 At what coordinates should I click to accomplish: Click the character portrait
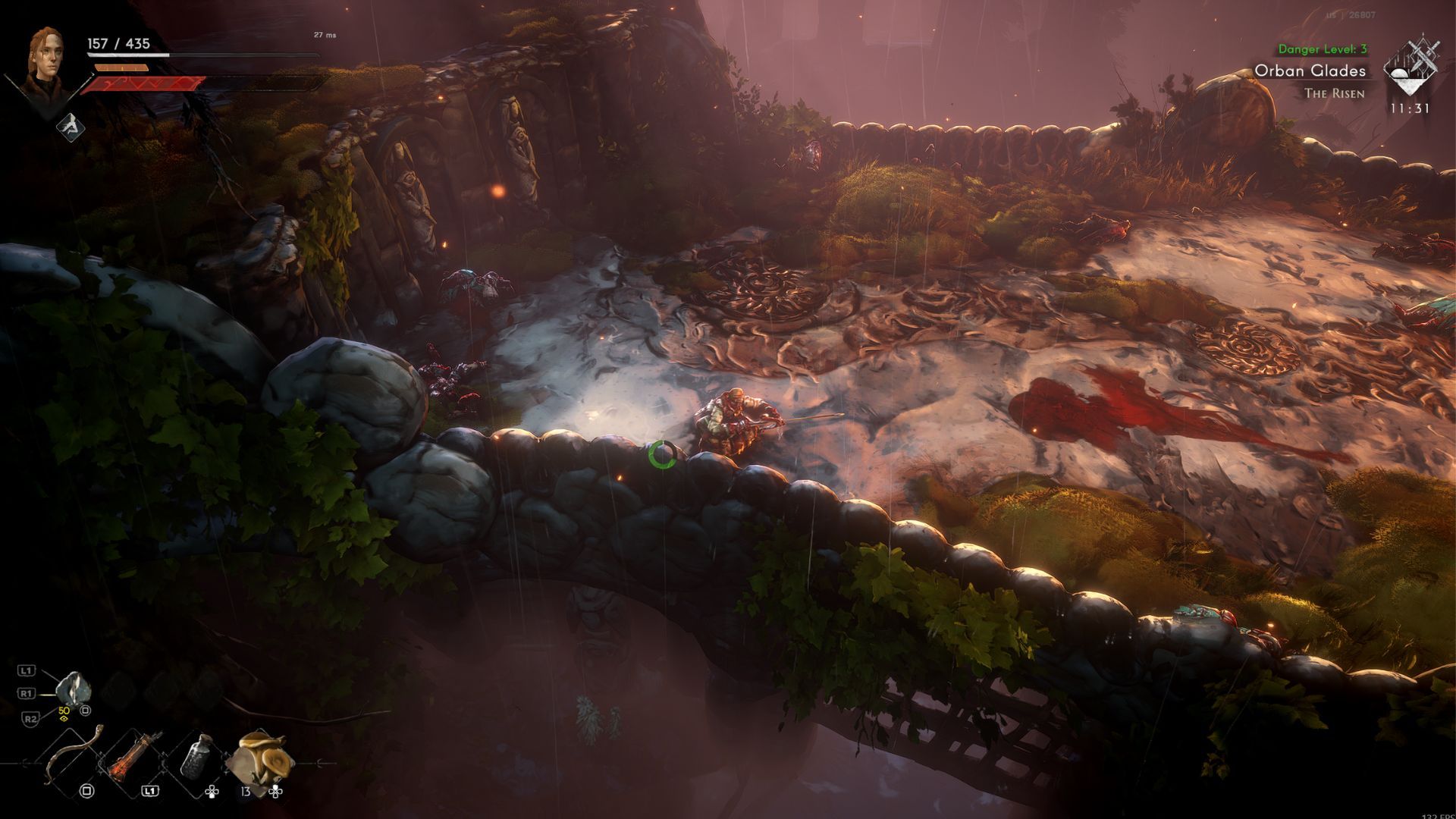click(x=43, y=64)
